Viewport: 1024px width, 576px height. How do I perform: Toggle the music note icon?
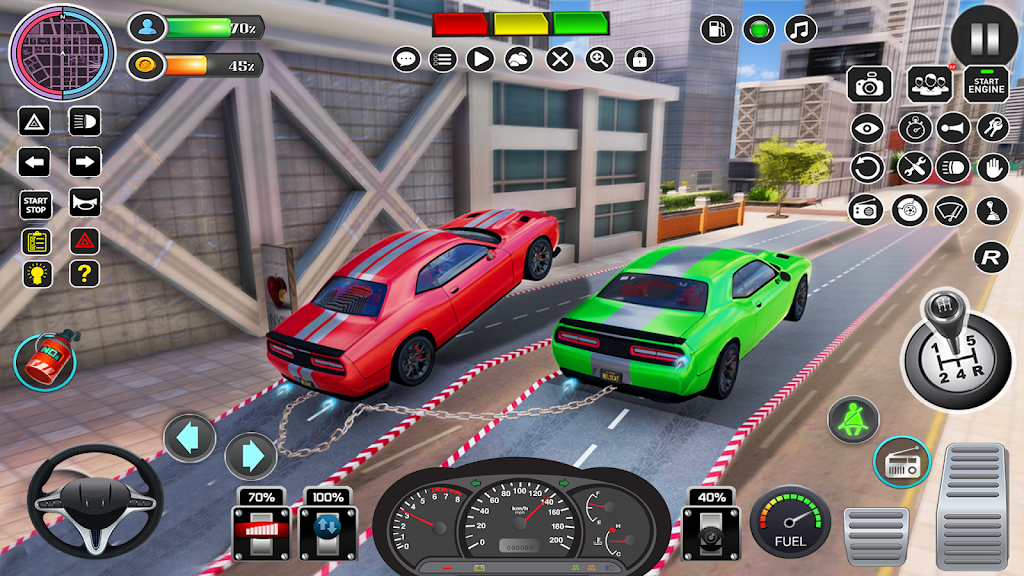[799, 29]
